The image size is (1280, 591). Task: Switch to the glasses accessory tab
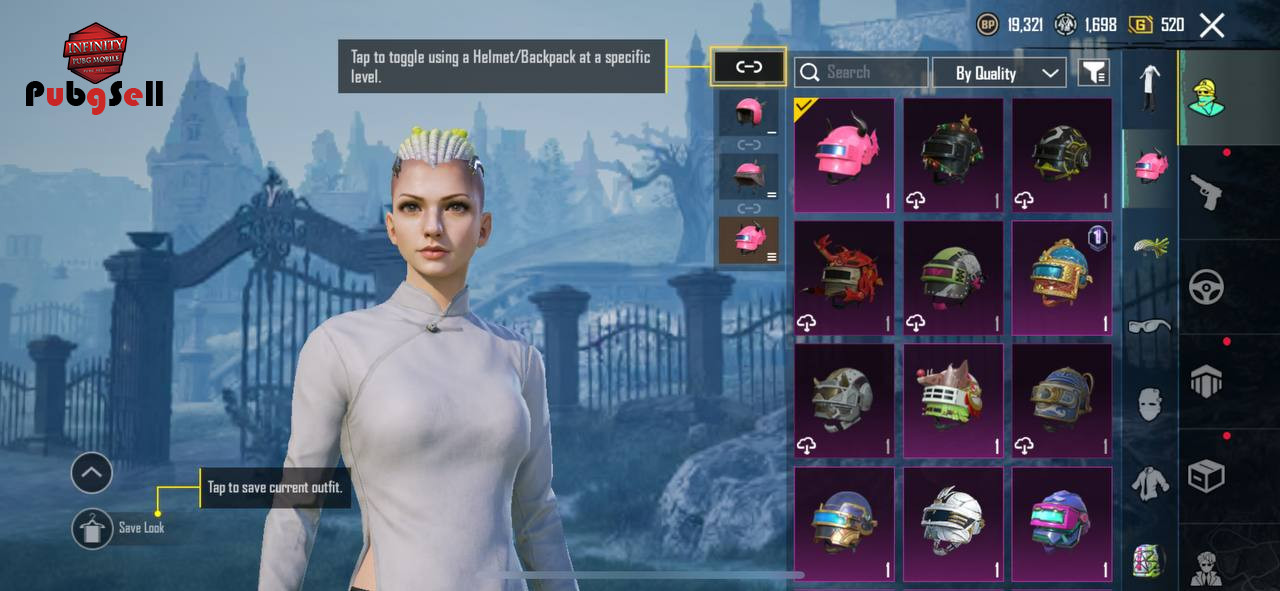pos(1150,326)
